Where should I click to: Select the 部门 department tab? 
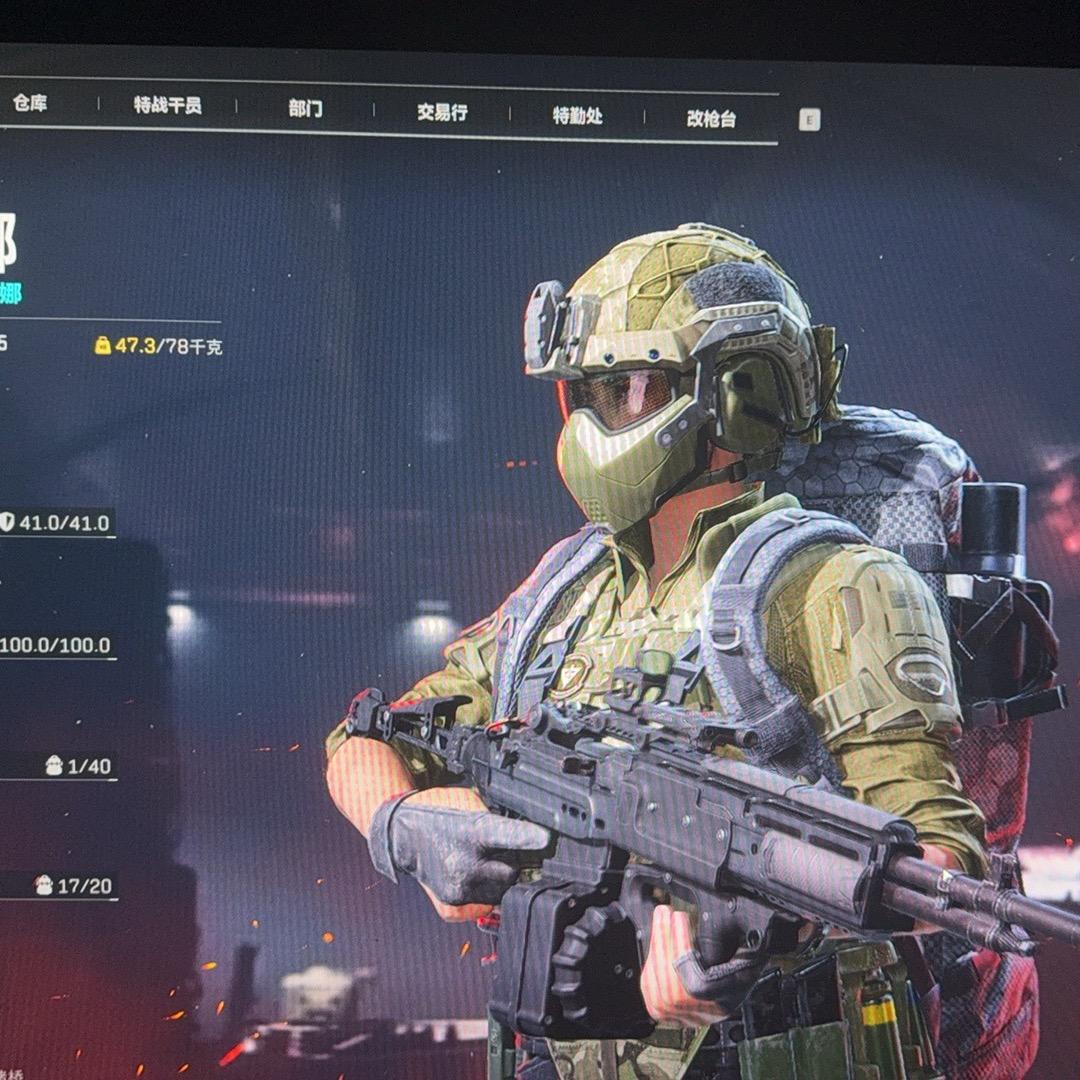[305, 108]
